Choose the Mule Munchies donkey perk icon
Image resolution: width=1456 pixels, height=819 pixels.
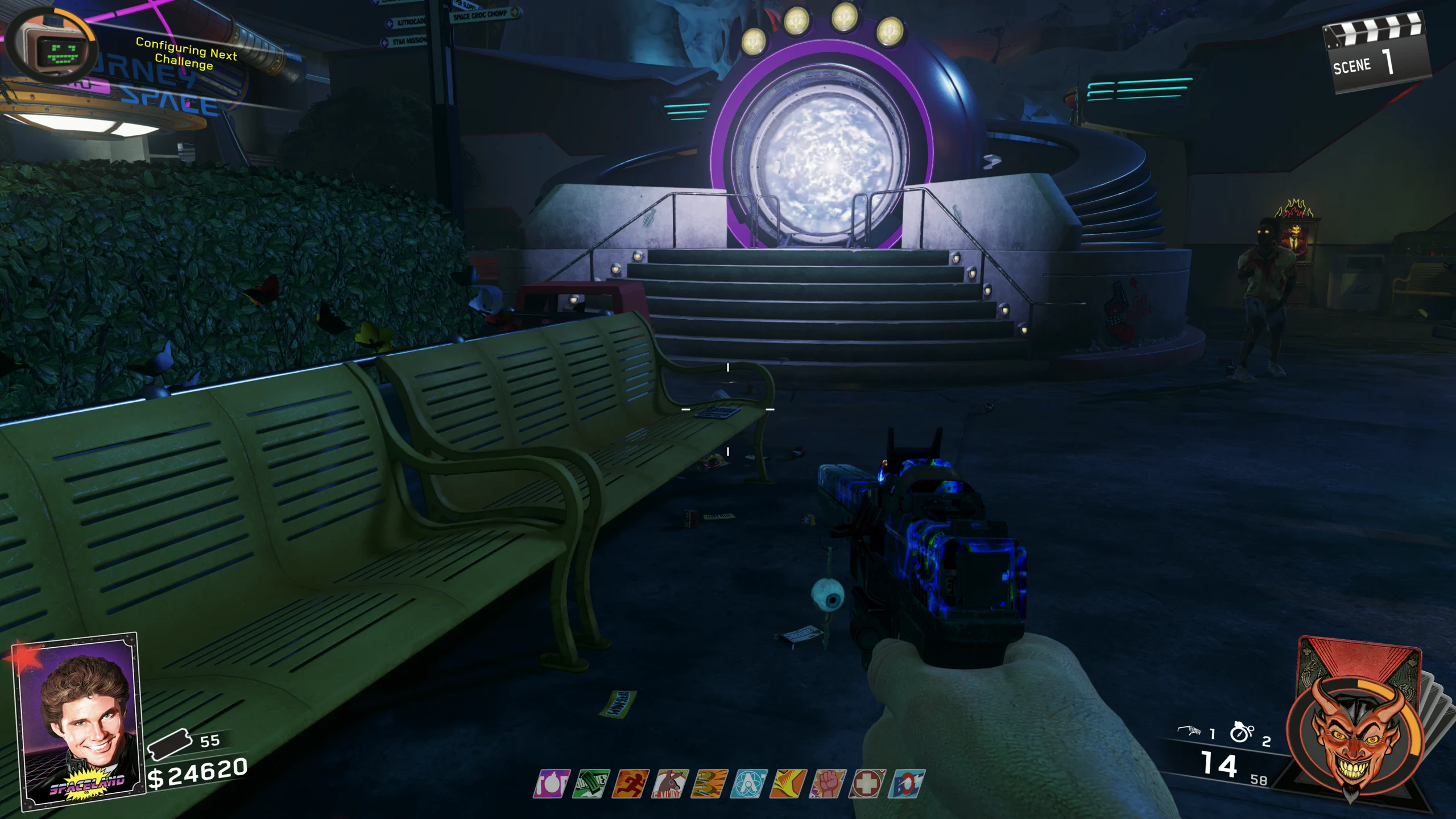(671, 784)
